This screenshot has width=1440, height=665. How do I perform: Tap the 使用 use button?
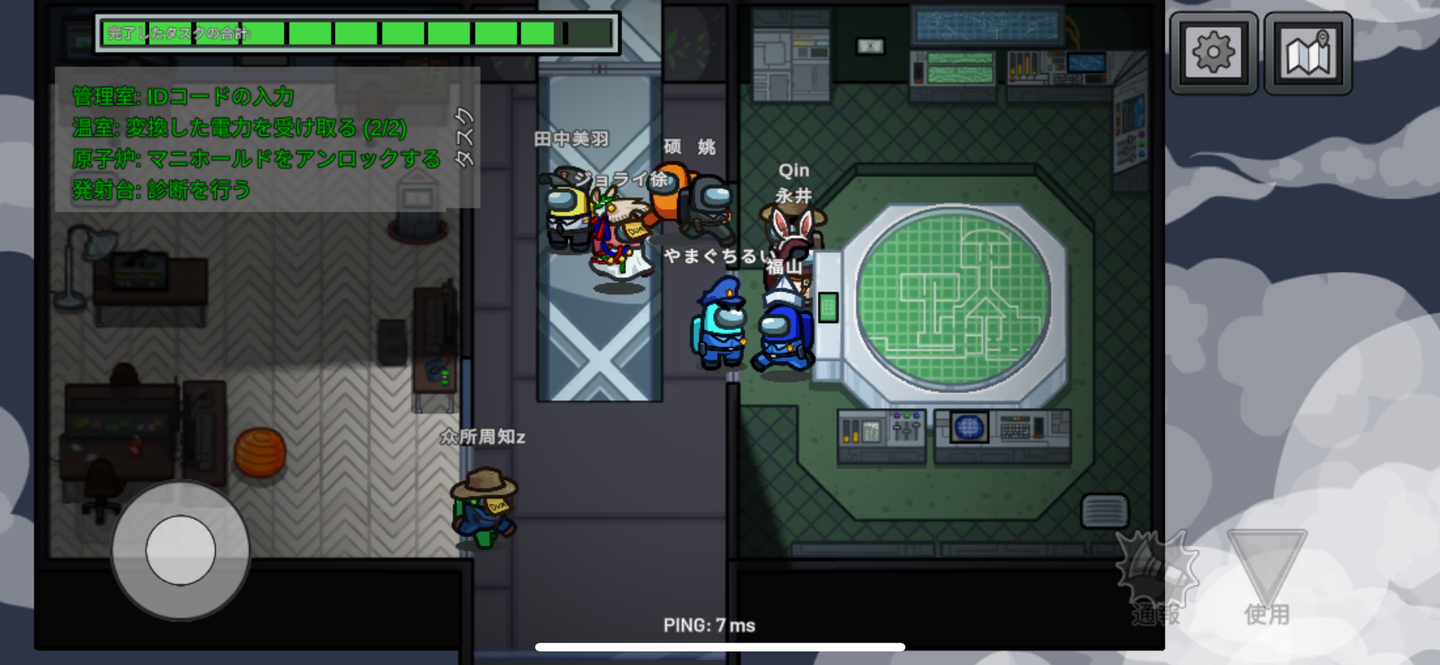(x=1267, y=577)
